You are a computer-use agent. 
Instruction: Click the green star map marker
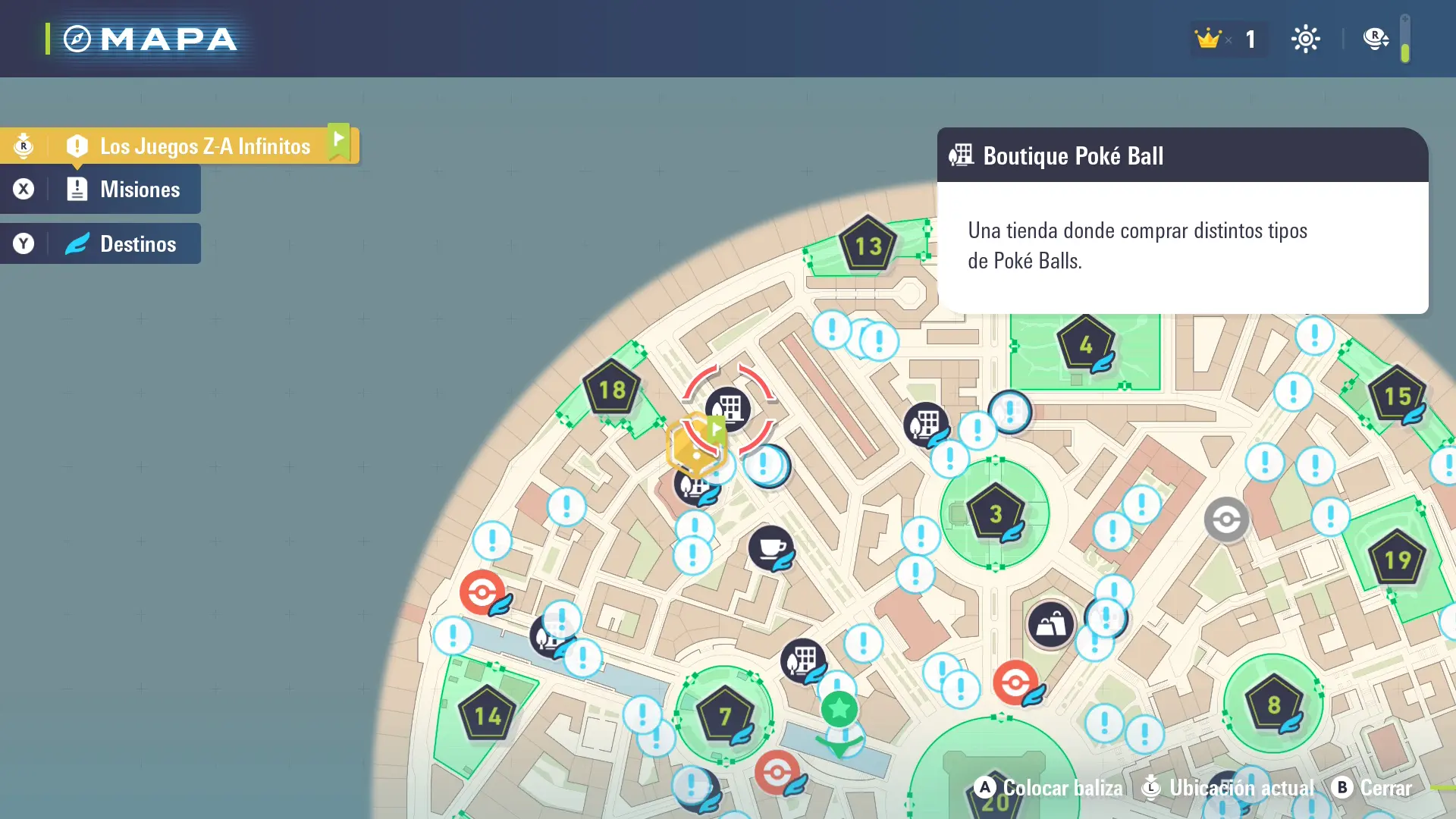point(839,709)
